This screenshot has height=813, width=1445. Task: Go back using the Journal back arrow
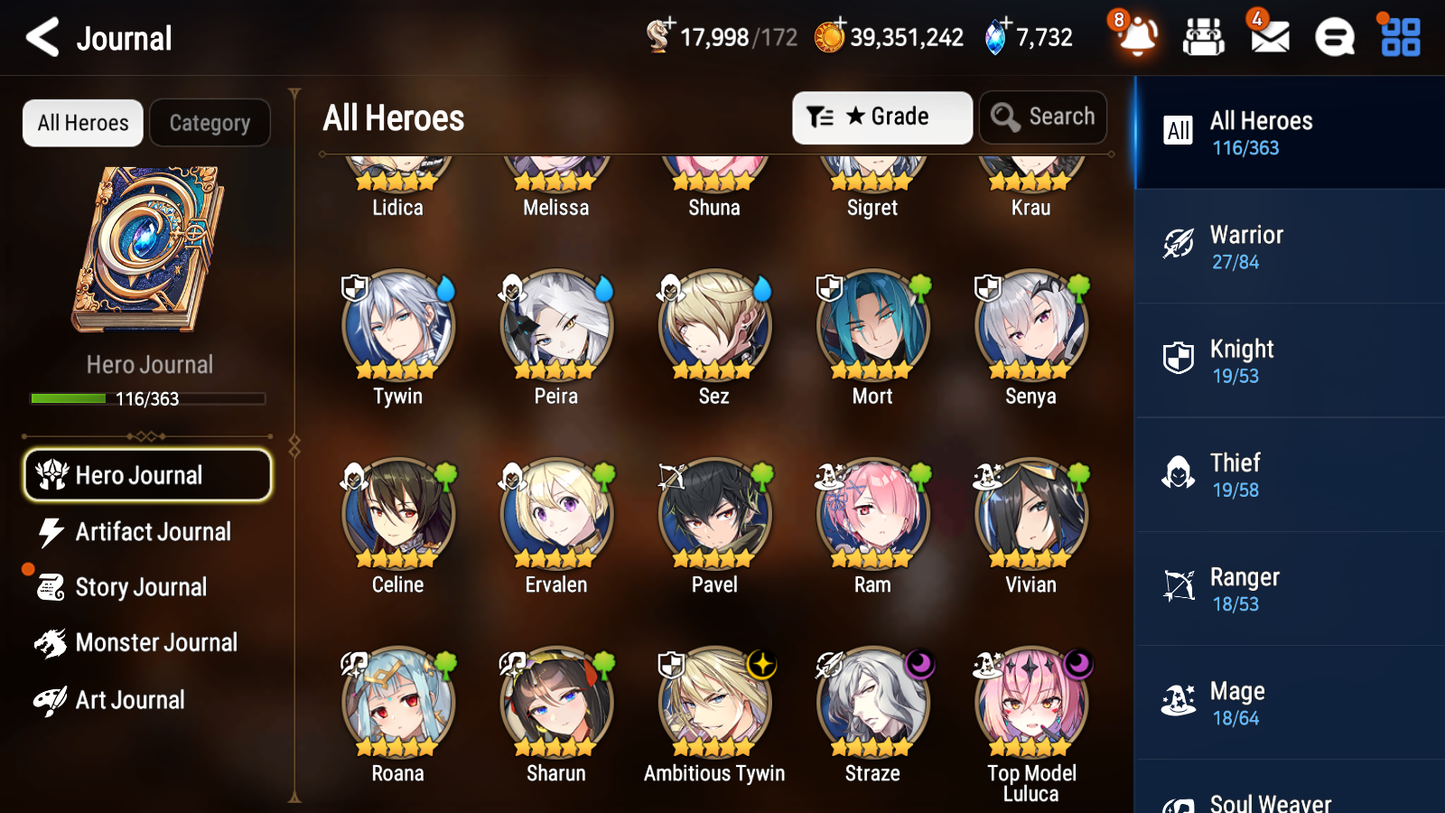[40, 37]
